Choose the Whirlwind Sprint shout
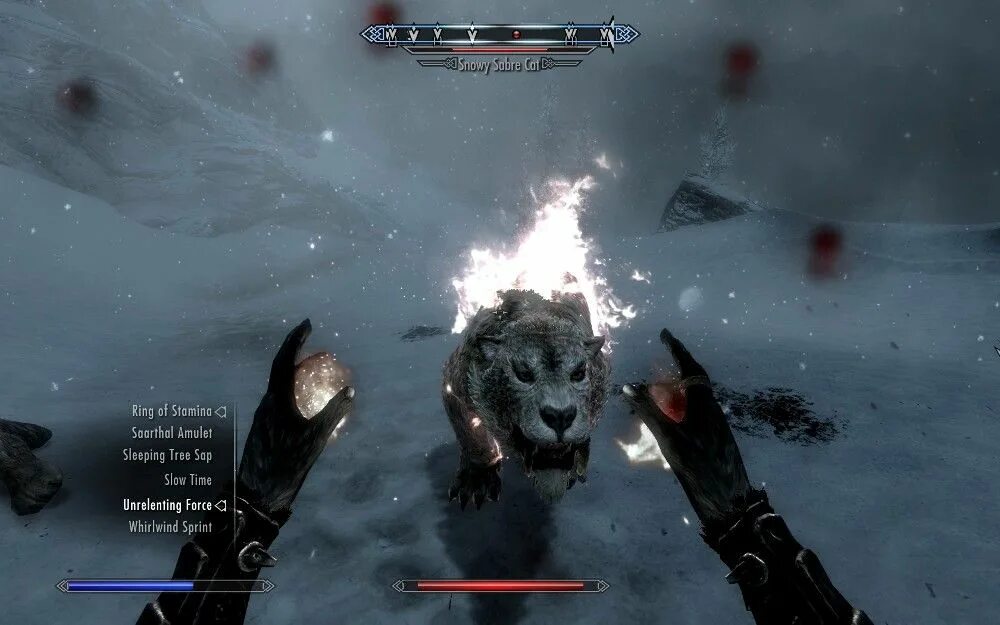Image resolution: width=1000 pixels, height=625 pixels. [170, 527]
